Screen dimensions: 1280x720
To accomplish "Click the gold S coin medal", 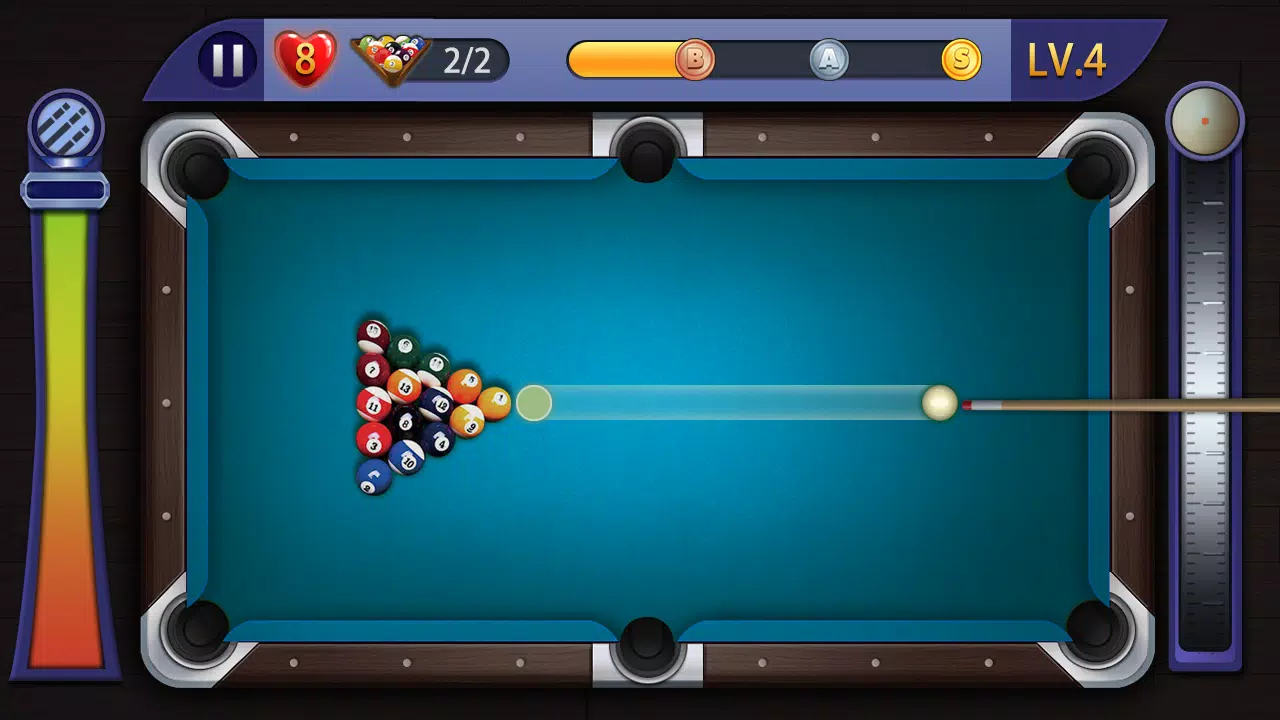I will pos(960,60).
